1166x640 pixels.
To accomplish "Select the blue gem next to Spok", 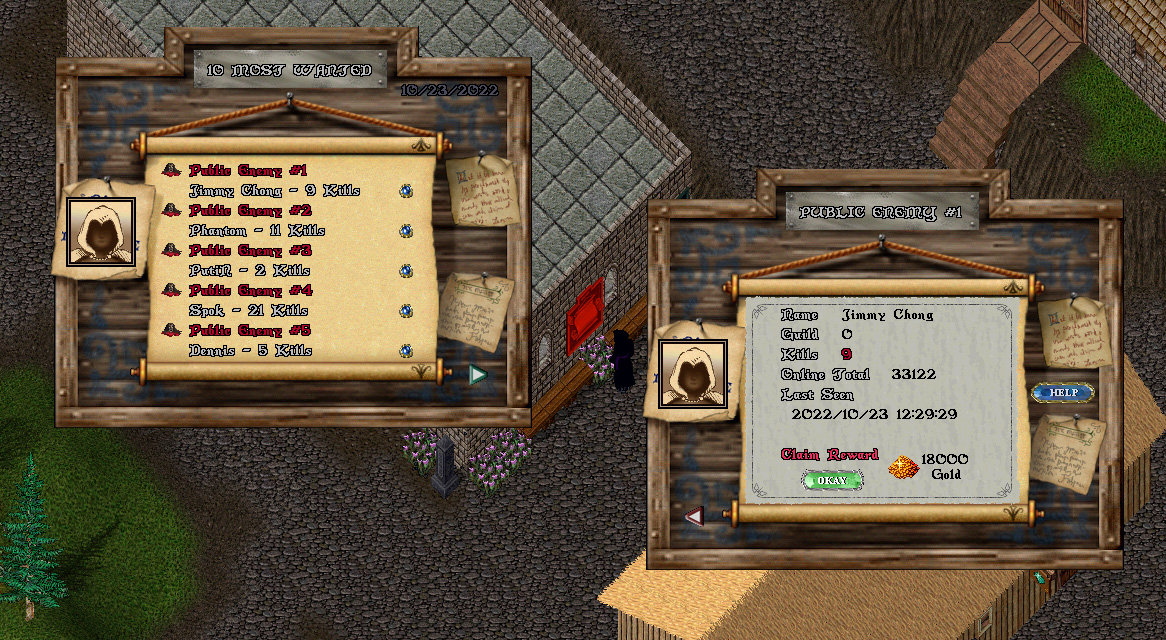I will pos(406,310).
